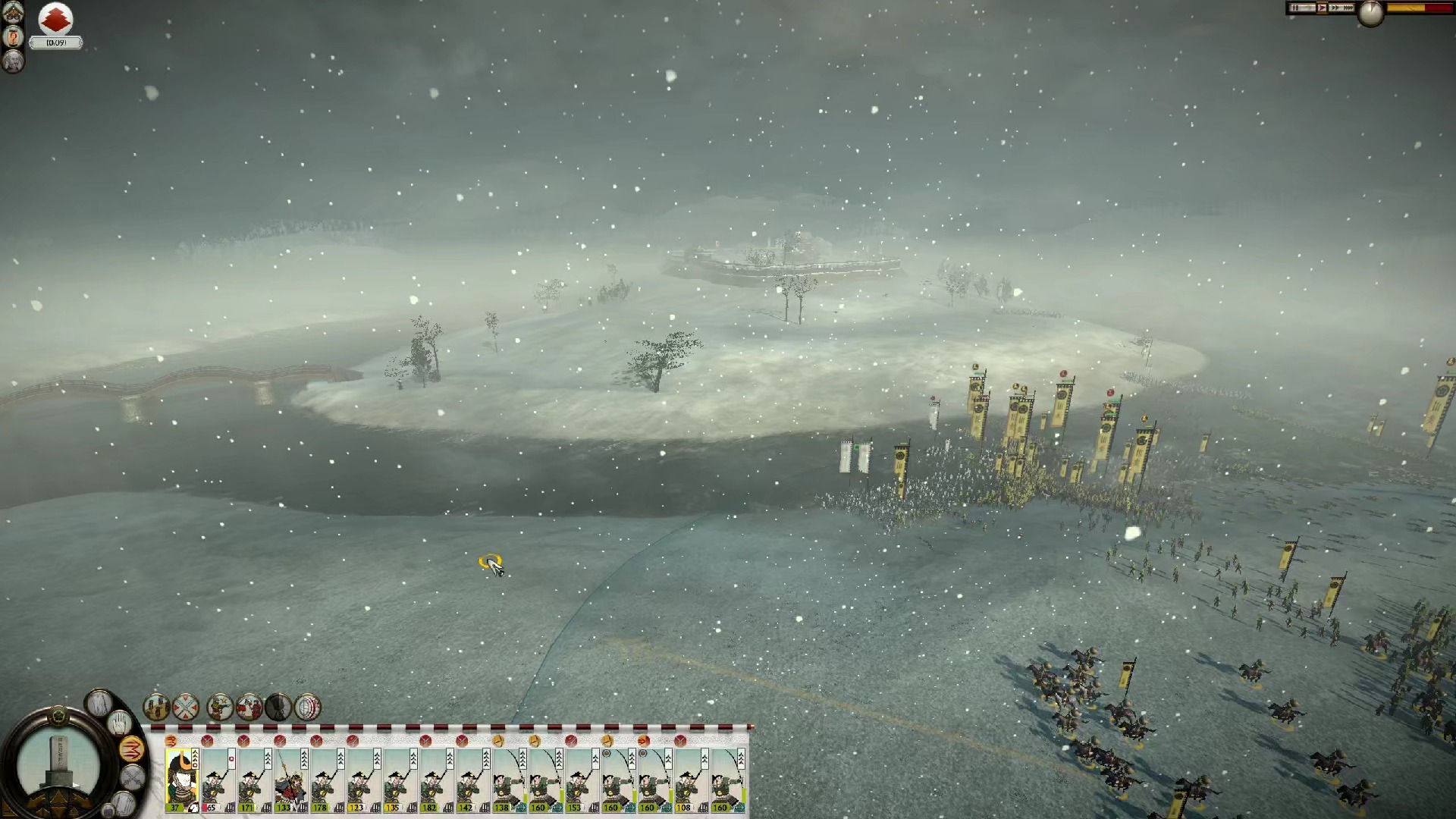1456x819 pixels.
Task: Activate the crossed-arrows red diamond button
Action: coord(186,707)
